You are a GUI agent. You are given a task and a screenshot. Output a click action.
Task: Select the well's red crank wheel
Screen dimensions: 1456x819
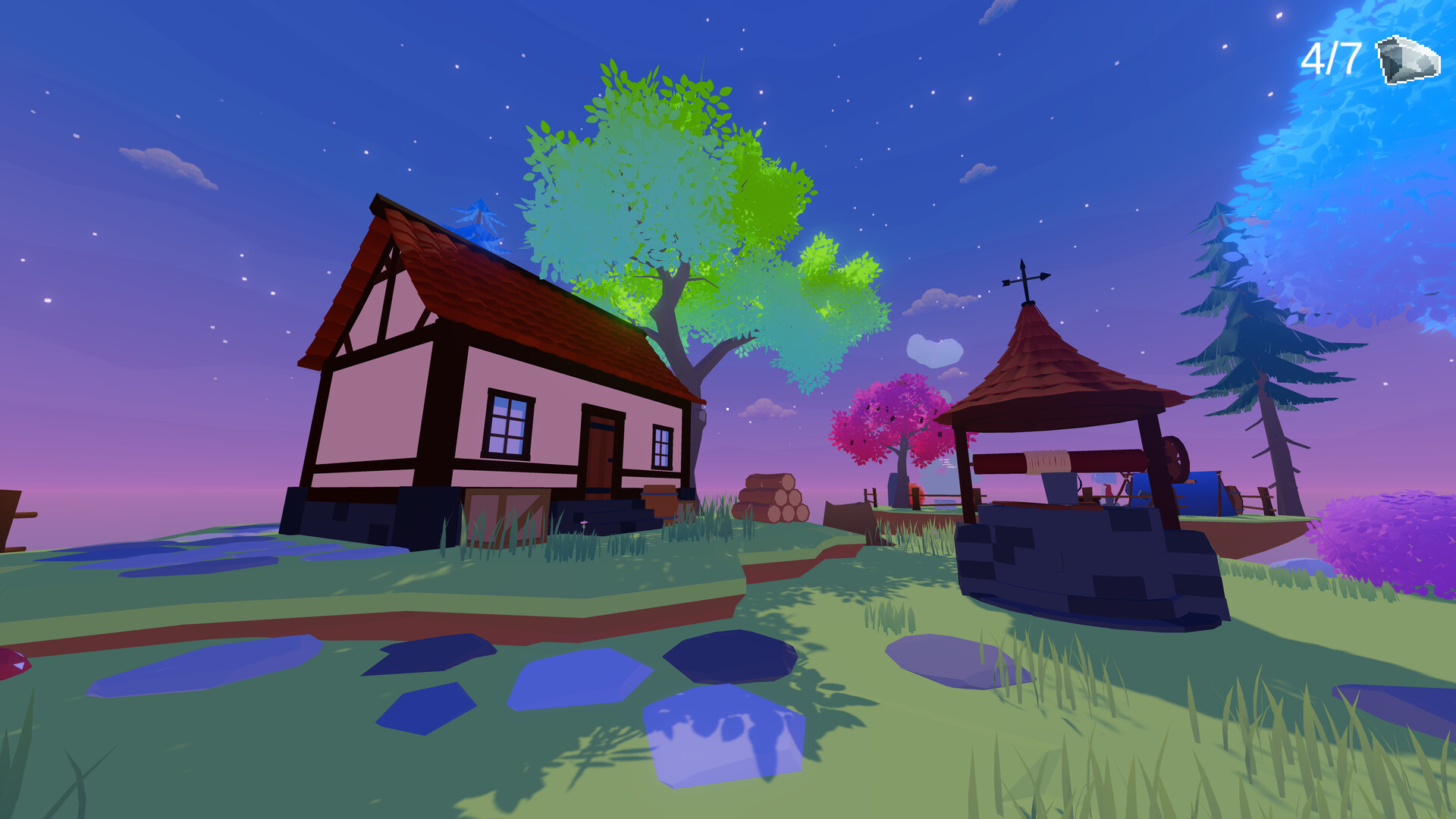click(x=1174, y=457)
